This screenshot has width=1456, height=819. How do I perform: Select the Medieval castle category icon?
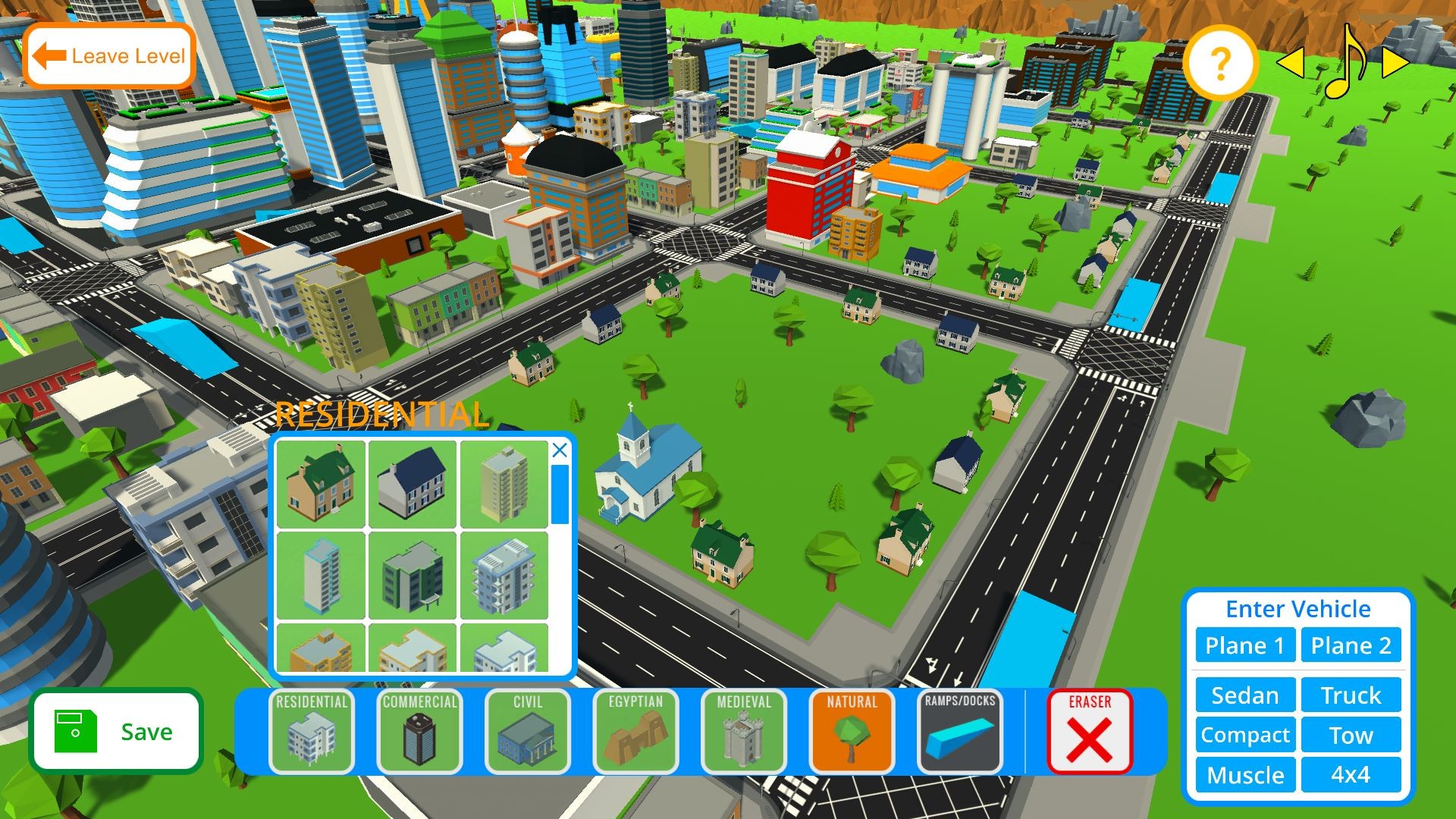point(742,730)
